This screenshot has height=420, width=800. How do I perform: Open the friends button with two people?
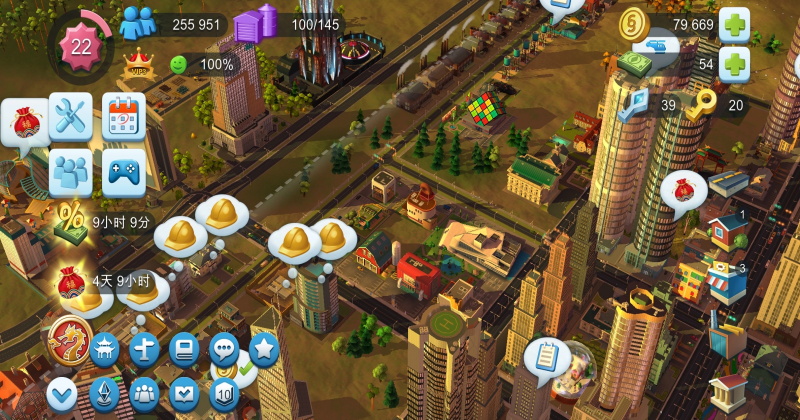pyautogui.click(x=70, y=172)
